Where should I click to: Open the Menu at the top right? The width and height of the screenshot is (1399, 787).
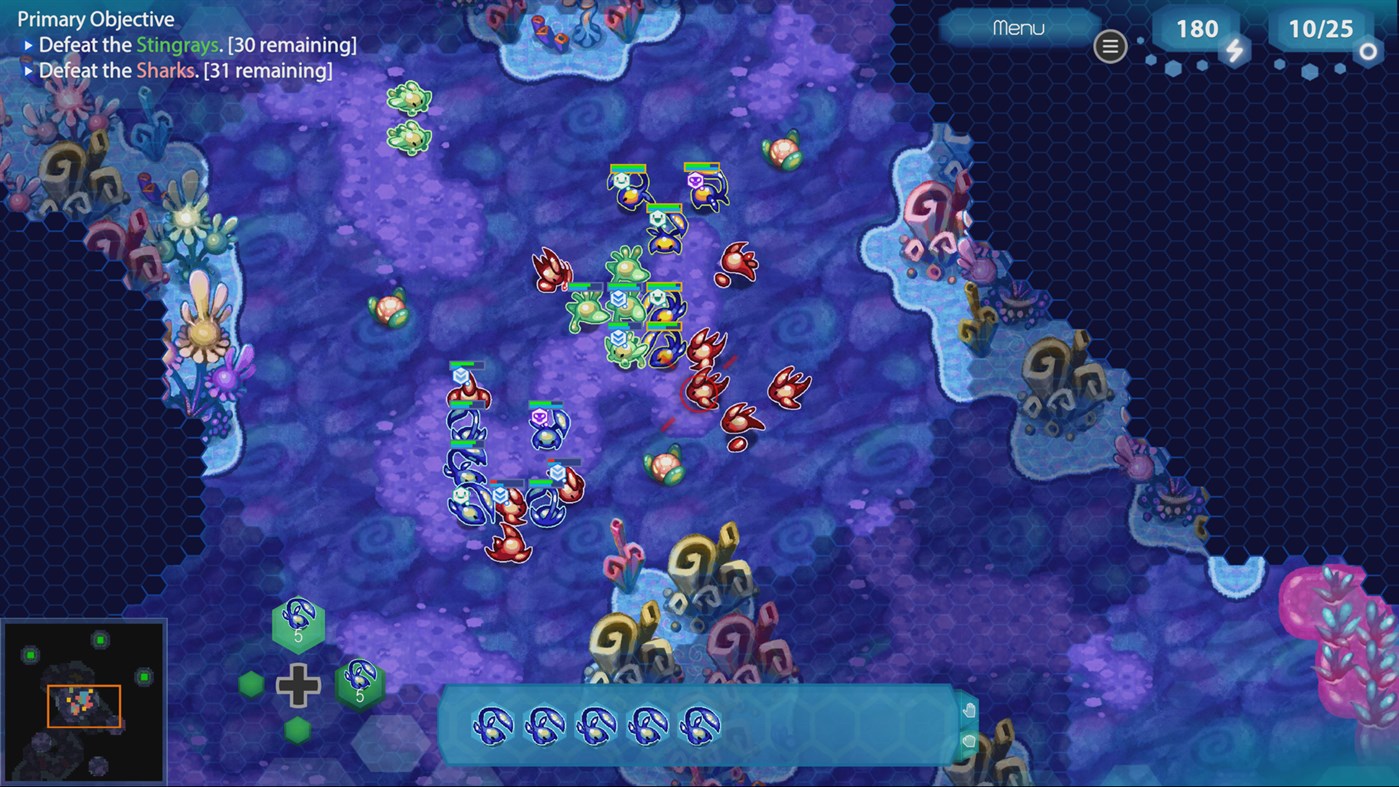point(1019,28)
